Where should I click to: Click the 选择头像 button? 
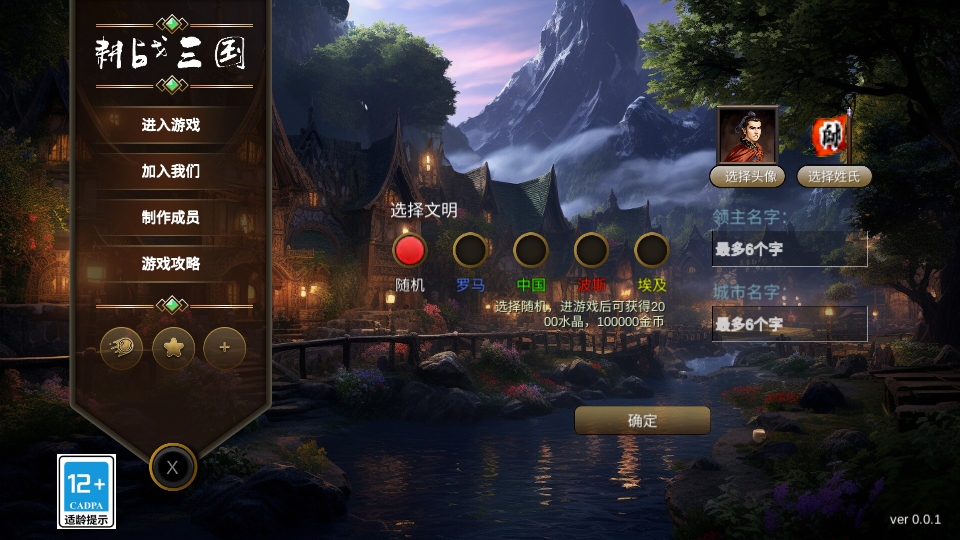747,177
